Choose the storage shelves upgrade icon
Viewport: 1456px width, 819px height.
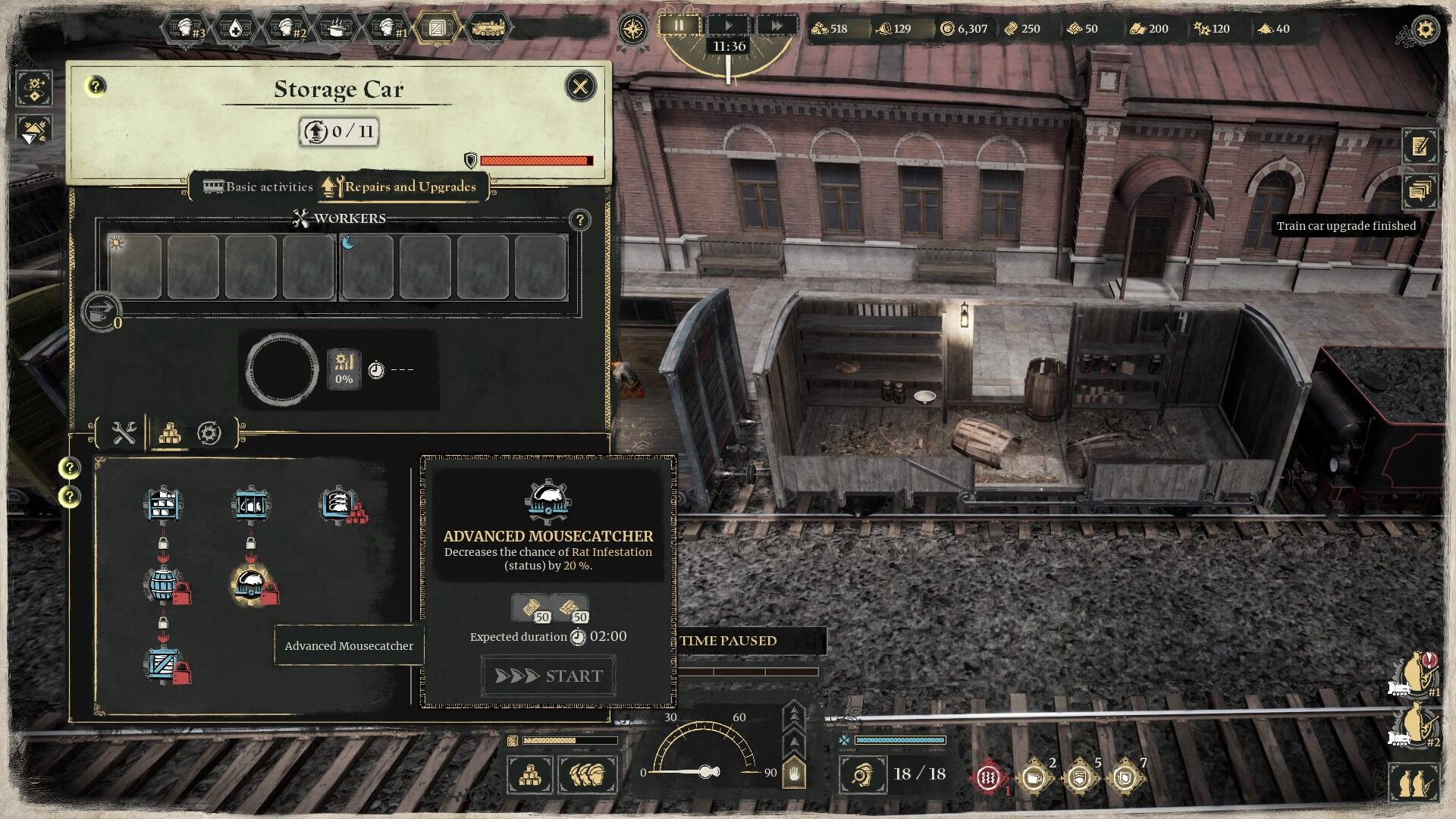(x=163, y=504)
